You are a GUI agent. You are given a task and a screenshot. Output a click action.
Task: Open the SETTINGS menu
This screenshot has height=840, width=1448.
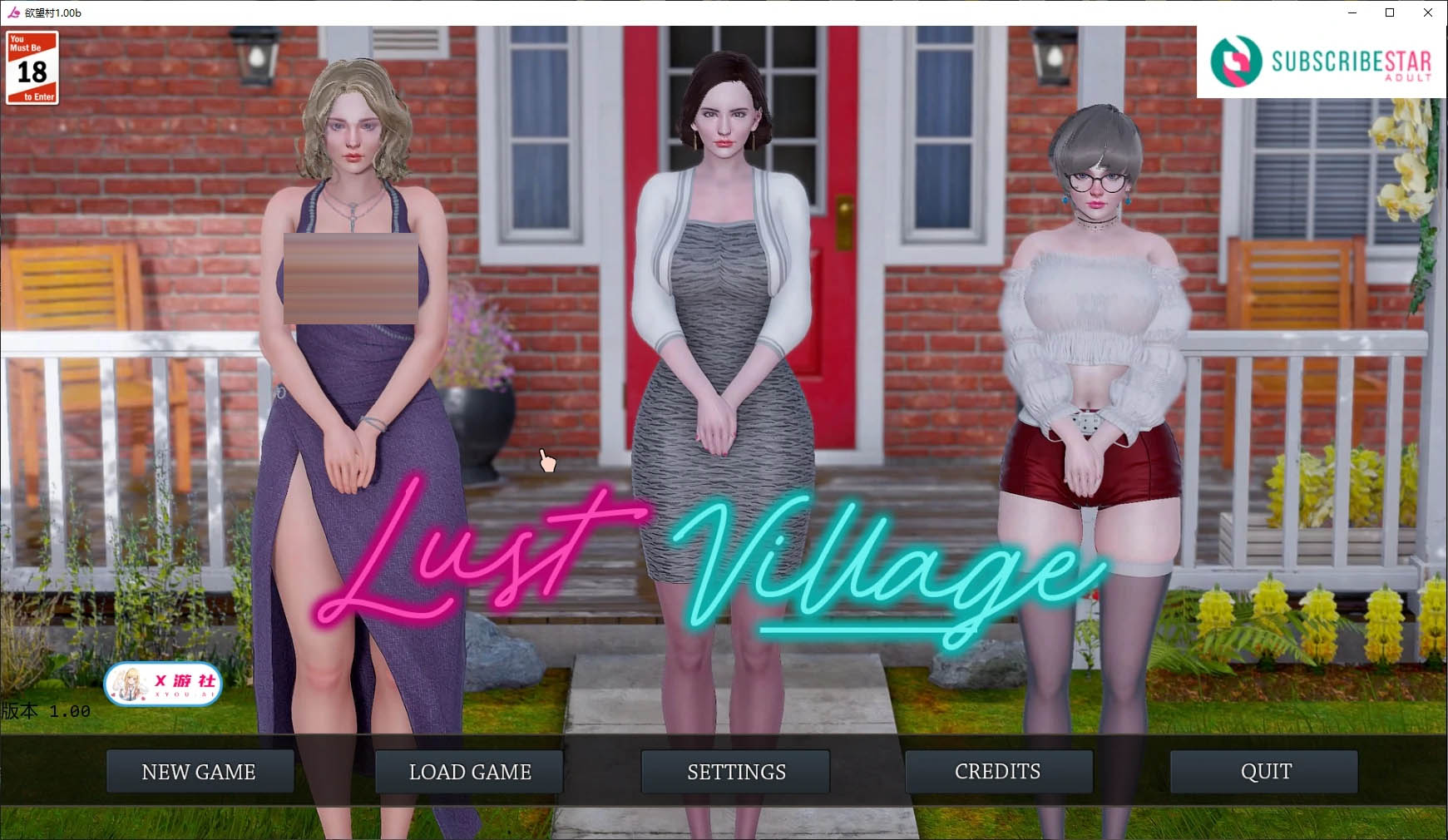pyautogui.click(x=735, y=772)
